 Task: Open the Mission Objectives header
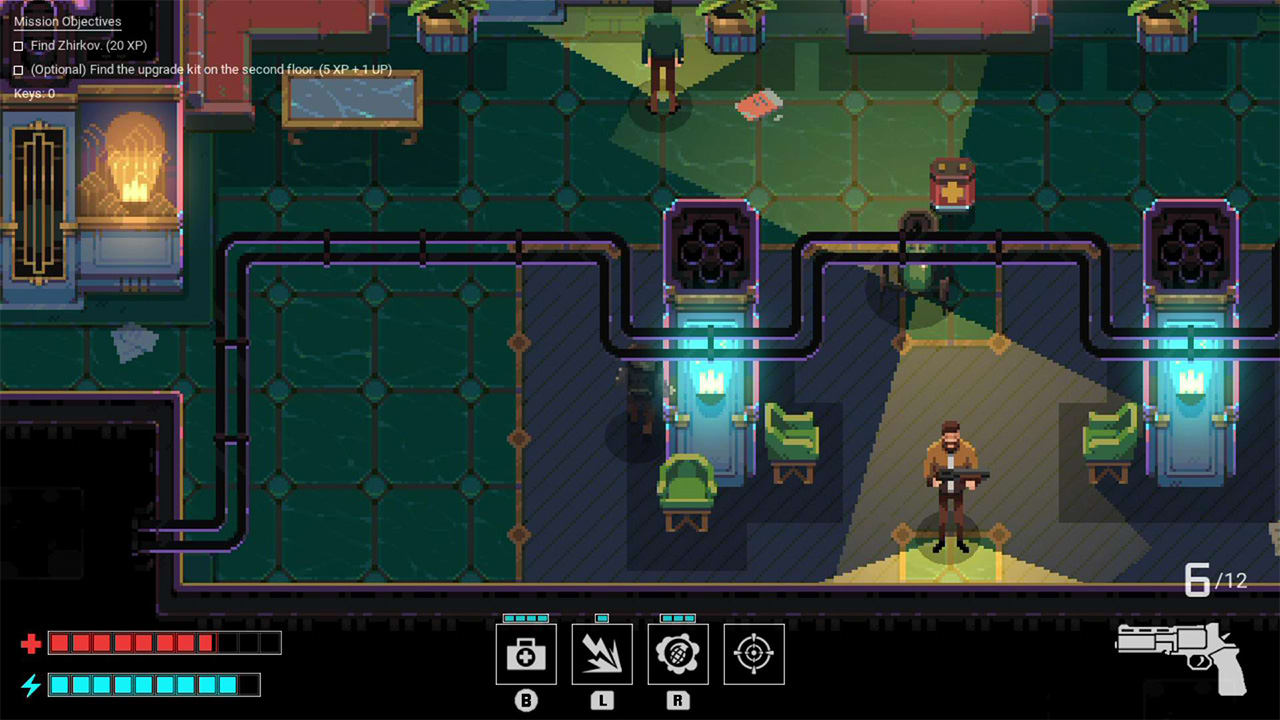click(x=66, y=21)
